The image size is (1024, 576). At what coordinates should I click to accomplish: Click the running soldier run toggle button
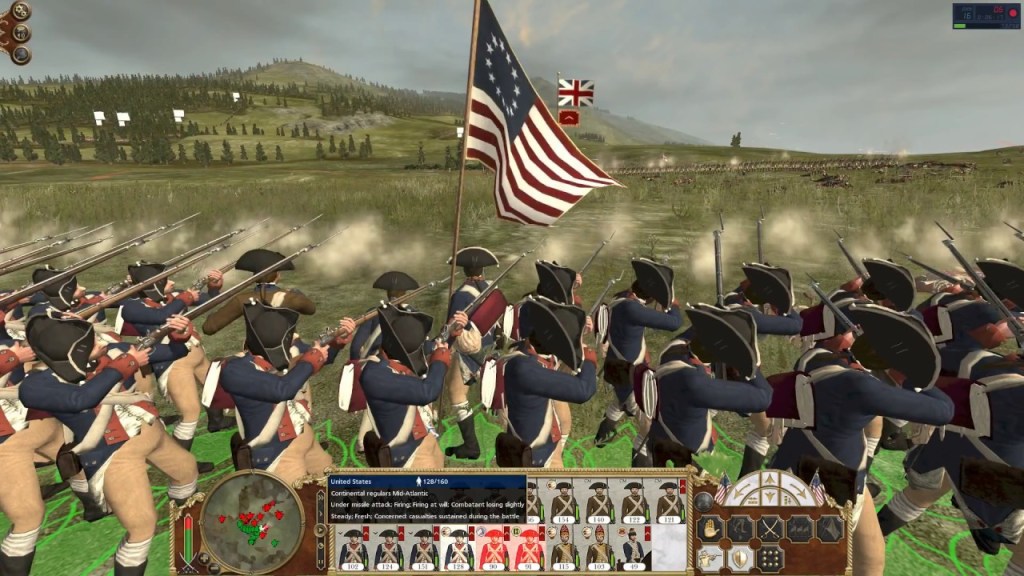740,529
